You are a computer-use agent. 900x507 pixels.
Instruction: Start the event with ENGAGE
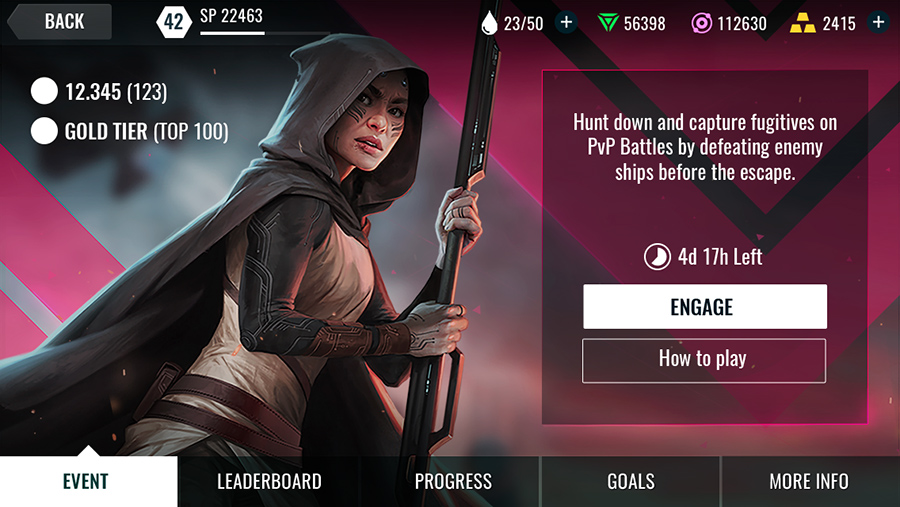point(704,307)
